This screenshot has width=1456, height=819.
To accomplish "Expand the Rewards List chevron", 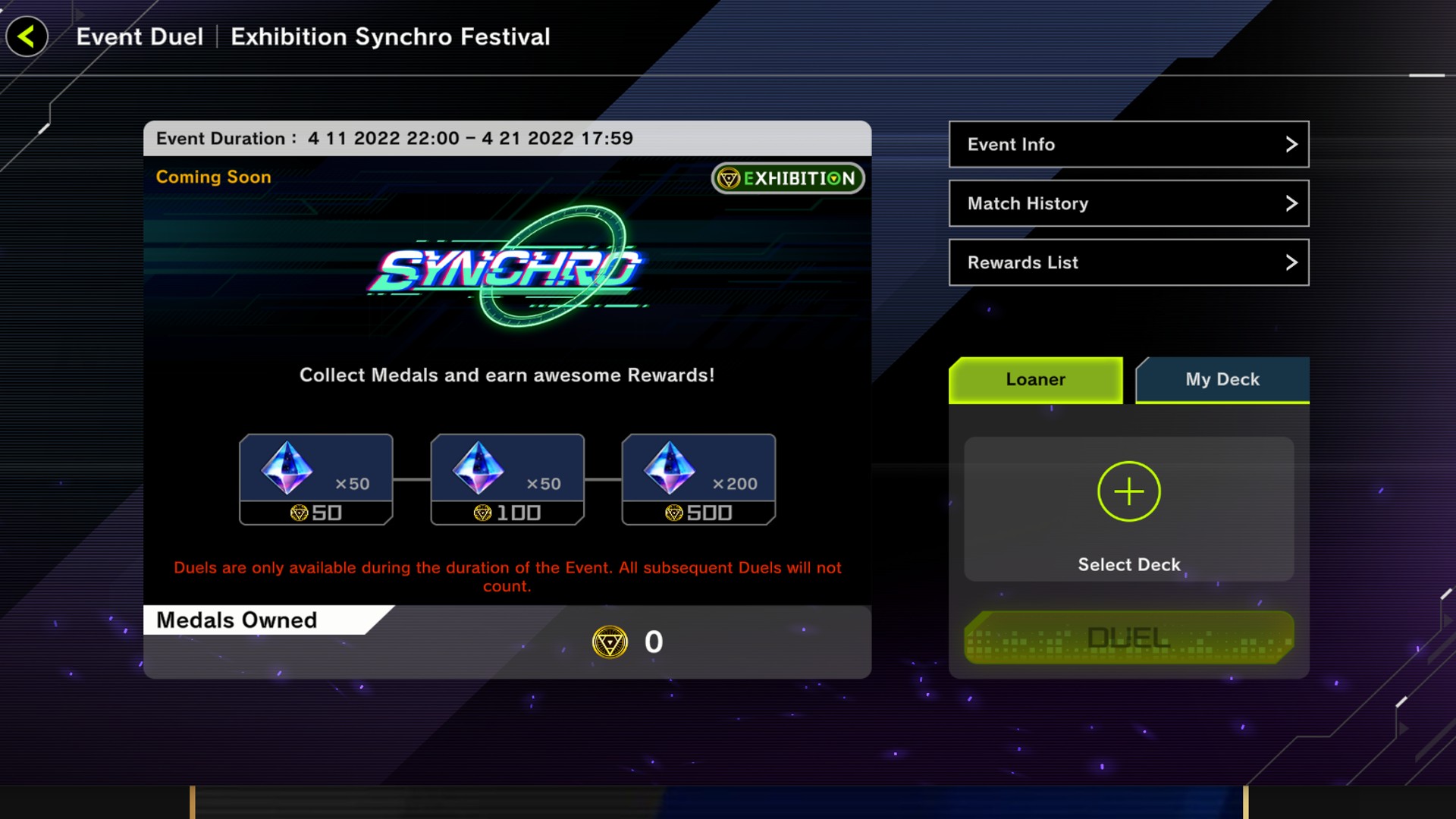I will pos(1291,262).
